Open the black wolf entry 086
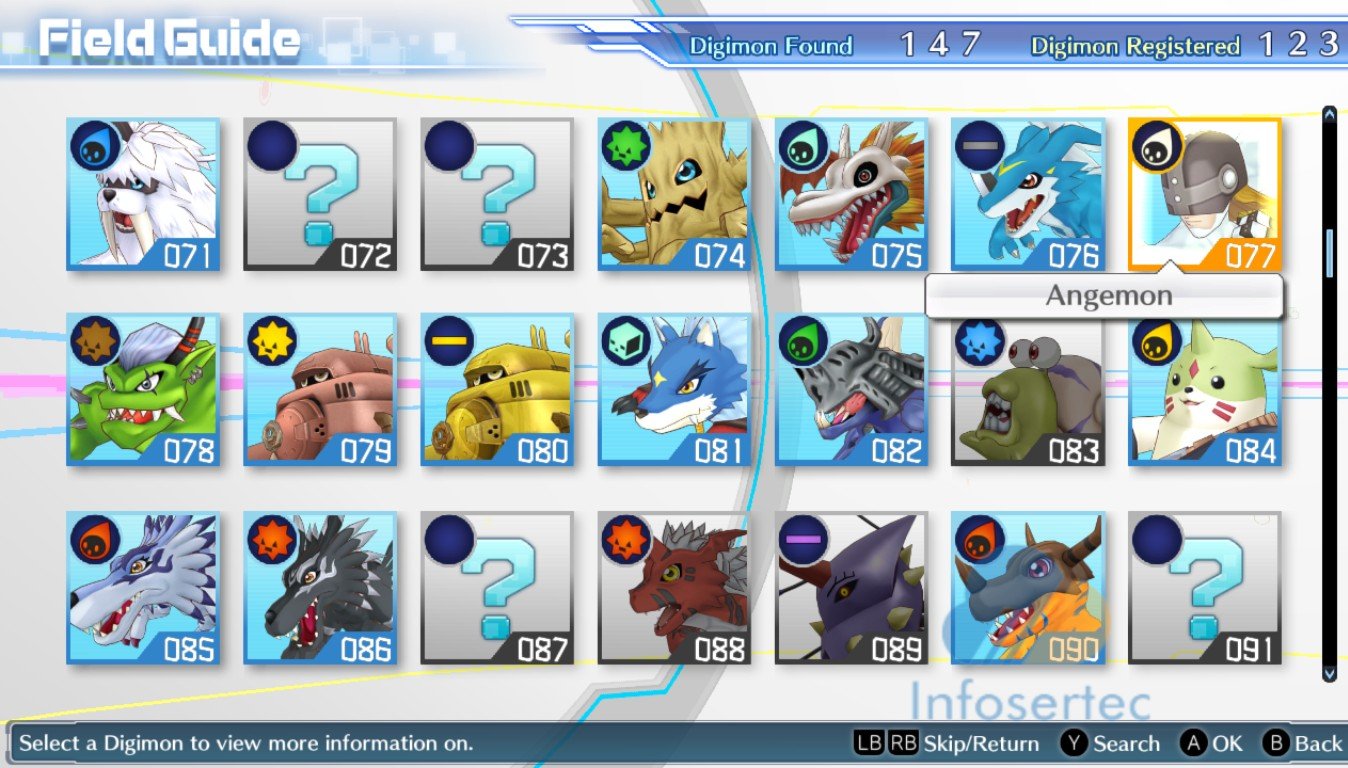Screen dimensions: 1348x768 click(320, 588)
